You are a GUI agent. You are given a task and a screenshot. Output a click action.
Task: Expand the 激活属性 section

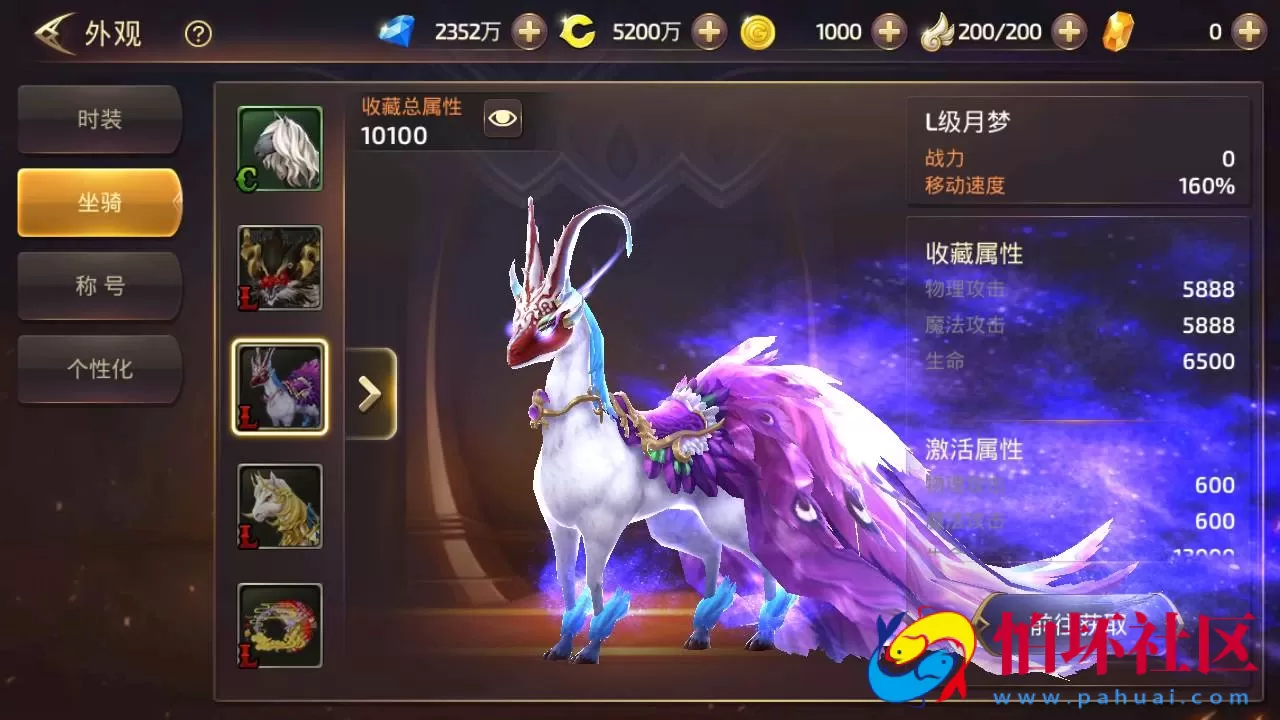(x=974, y=451)
